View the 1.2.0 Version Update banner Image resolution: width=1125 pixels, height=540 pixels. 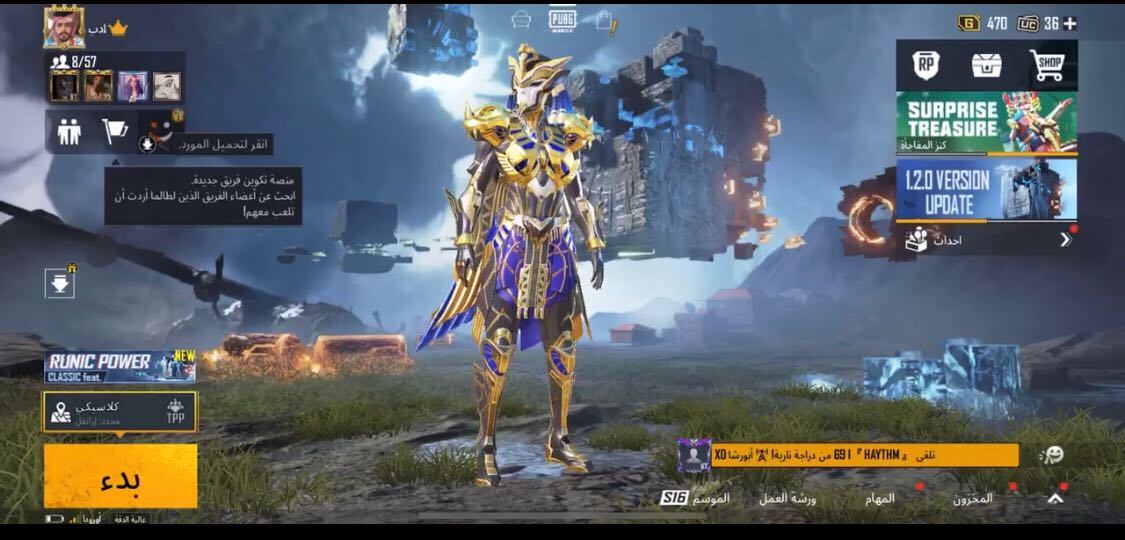(x=986, y=189)
